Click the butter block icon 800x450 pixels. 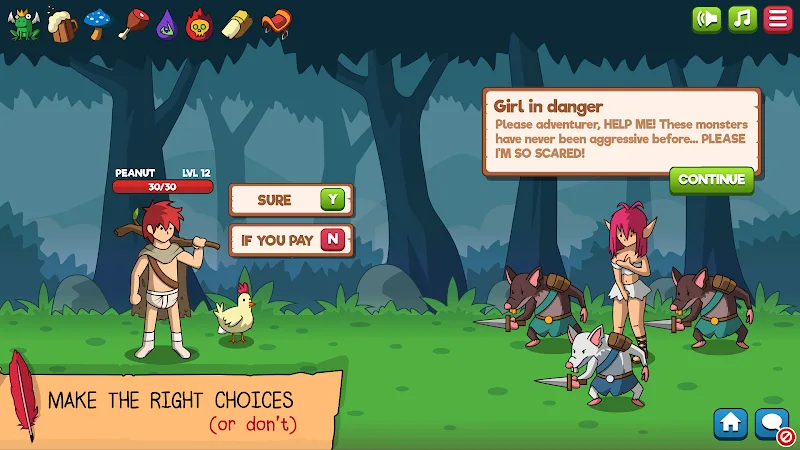[236, 24]
